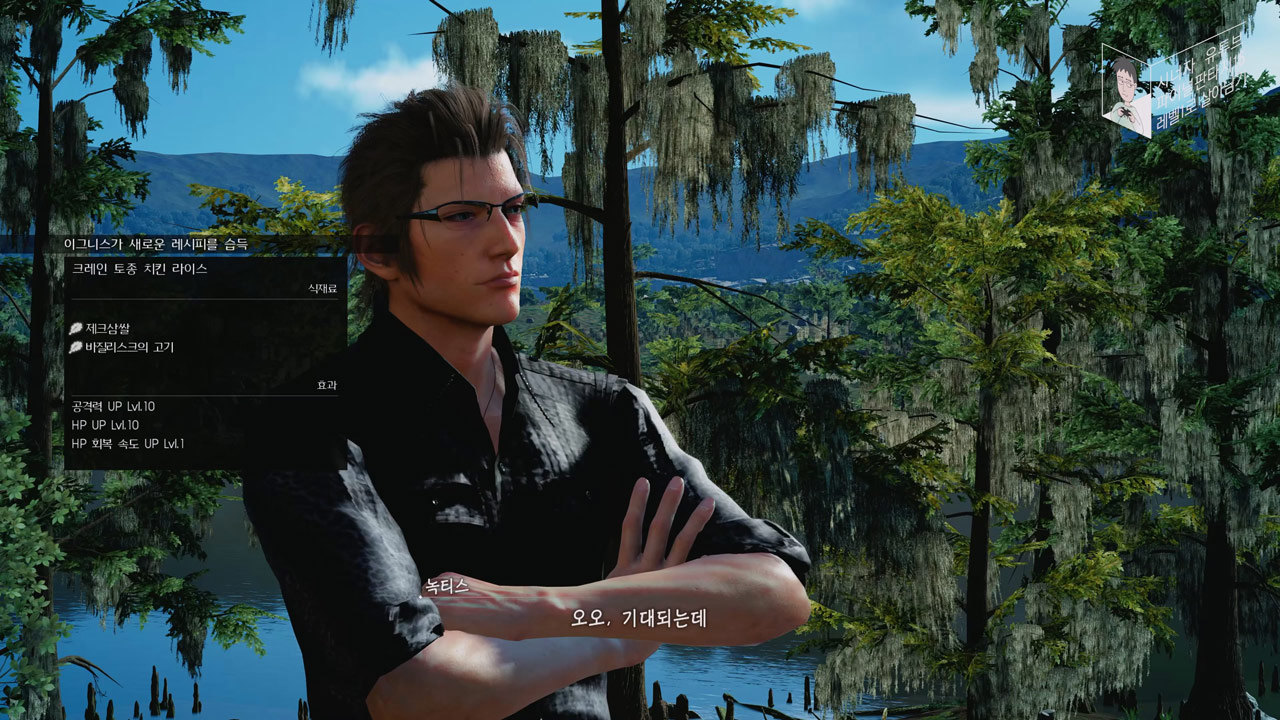Viewport: 1280px width, 720px height.
Task: Click the 크레인 토종 치킨 라이스 recipe title
Action: (x=139, y=269)
